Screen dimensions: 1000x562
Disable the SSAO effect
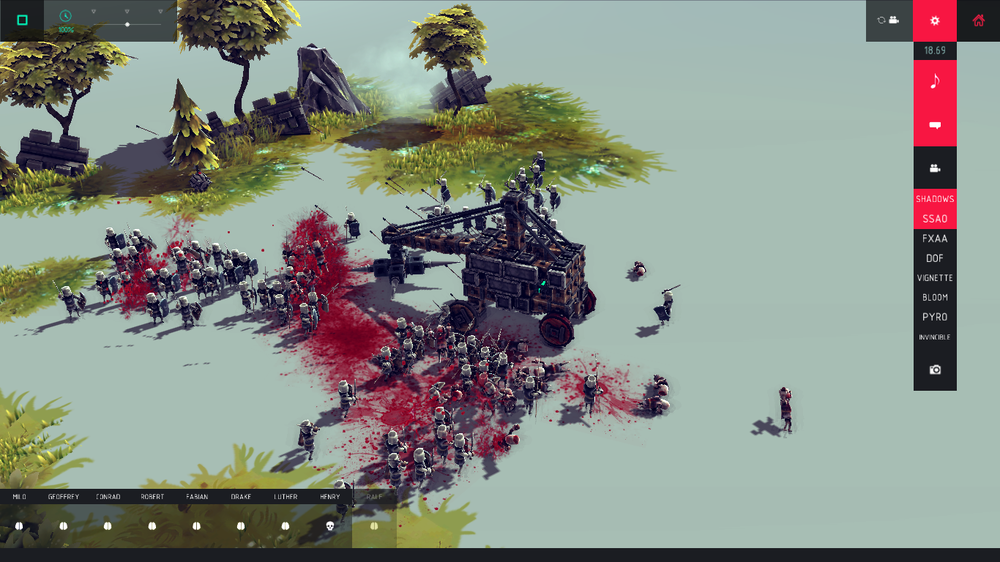(x=935, y=218)
